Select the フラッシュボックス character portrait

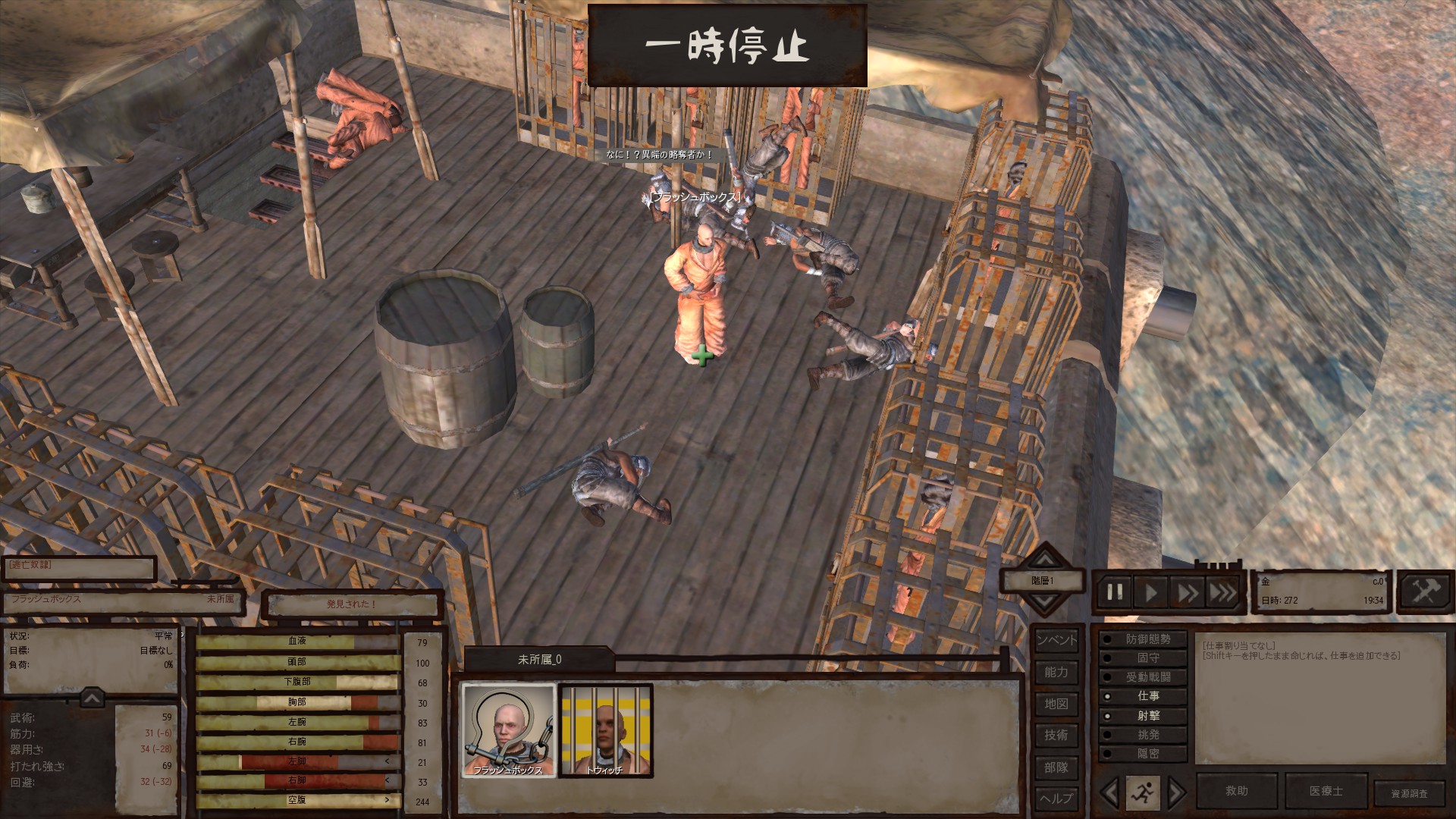pos(508,730)
